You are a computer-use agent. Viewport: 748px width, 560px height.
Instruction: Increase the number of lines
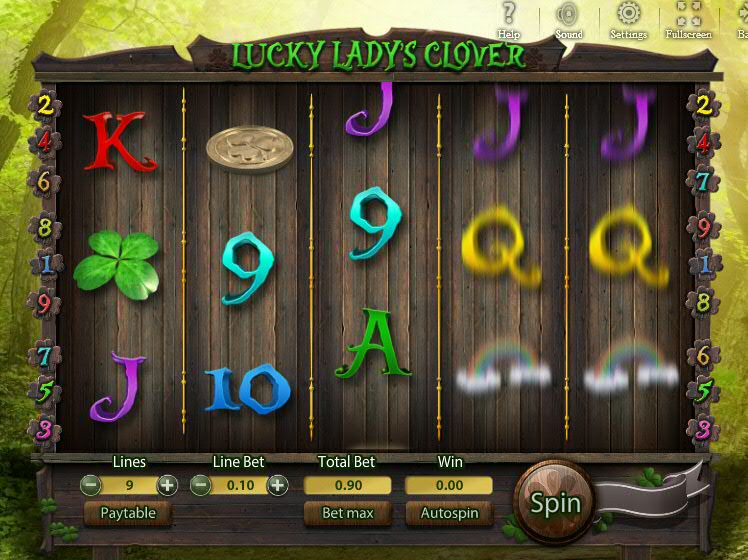pyautogui.click(x=167, y=485)
